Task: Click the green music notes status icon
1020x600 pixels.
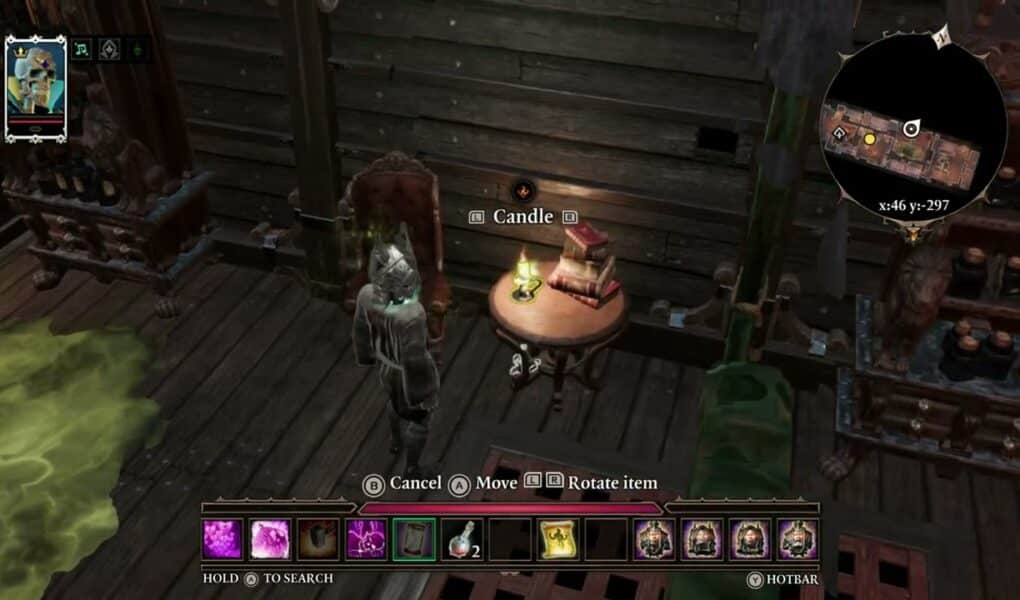Action: [83, 48]
